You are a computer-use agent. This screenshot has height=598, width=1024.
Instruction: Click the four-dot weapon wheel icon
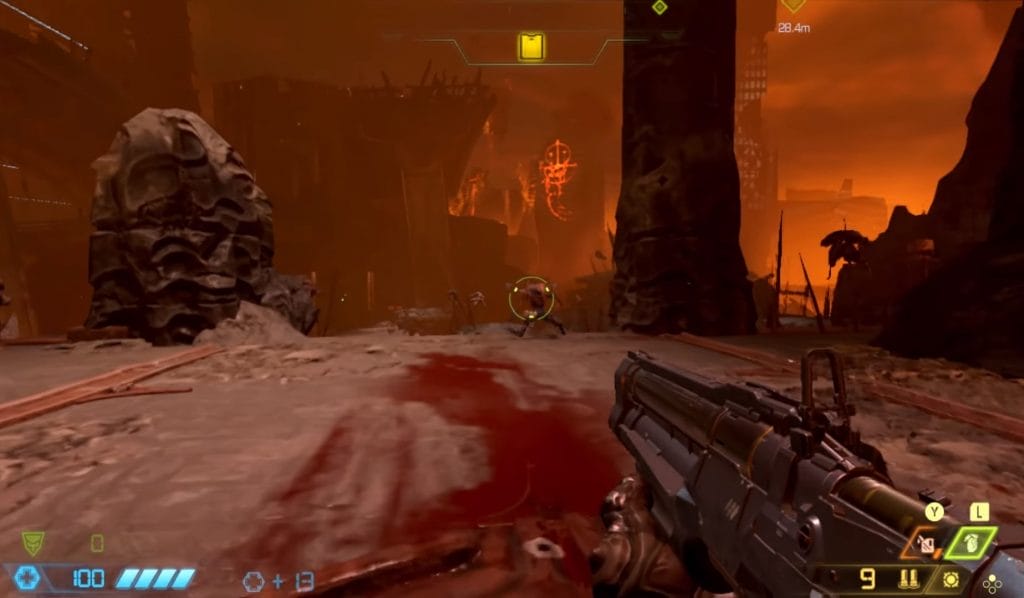pyautogui.click(x=992, y=584)
